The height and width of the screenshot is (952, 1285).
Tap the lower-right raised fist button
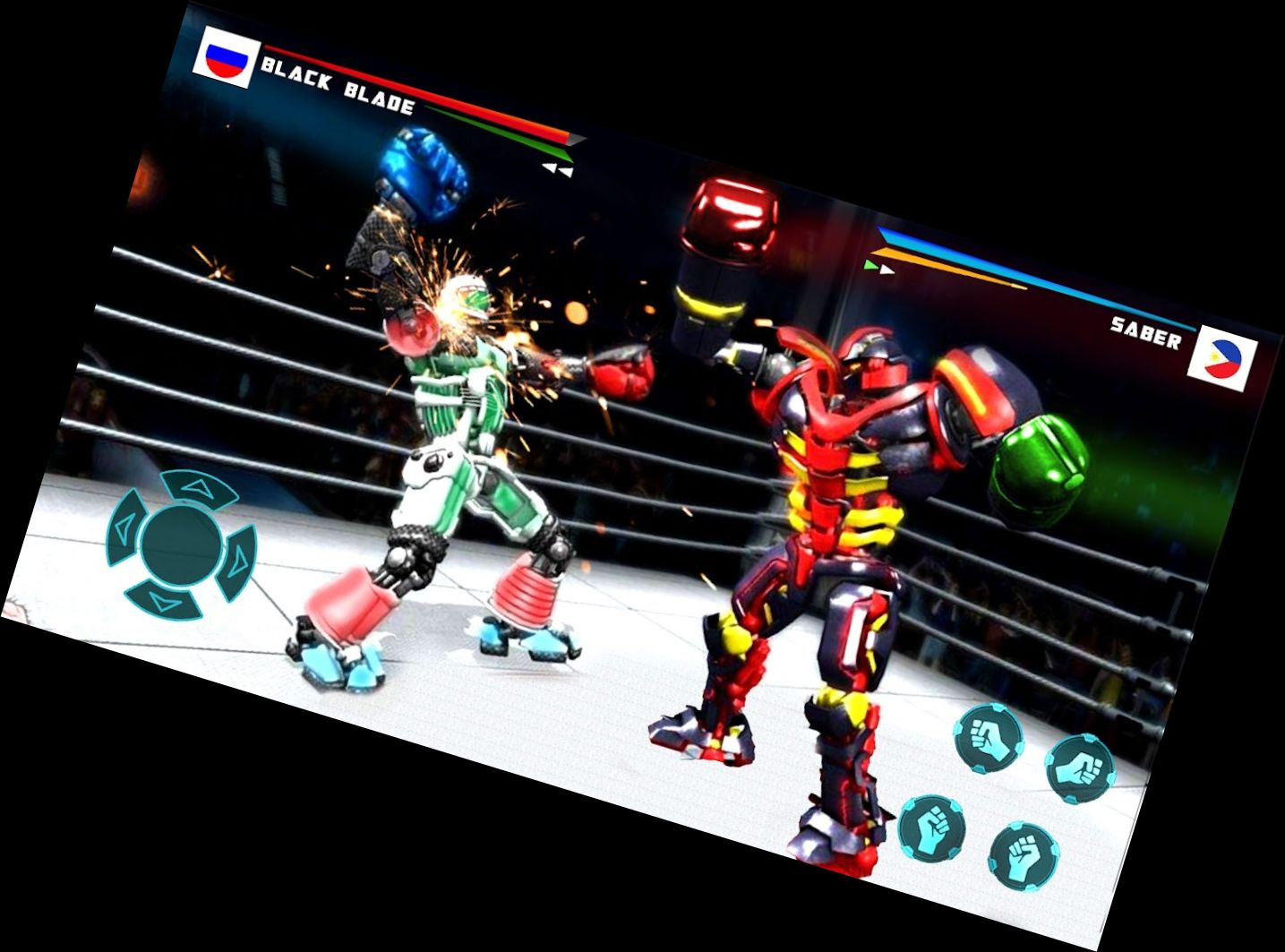1024,857
